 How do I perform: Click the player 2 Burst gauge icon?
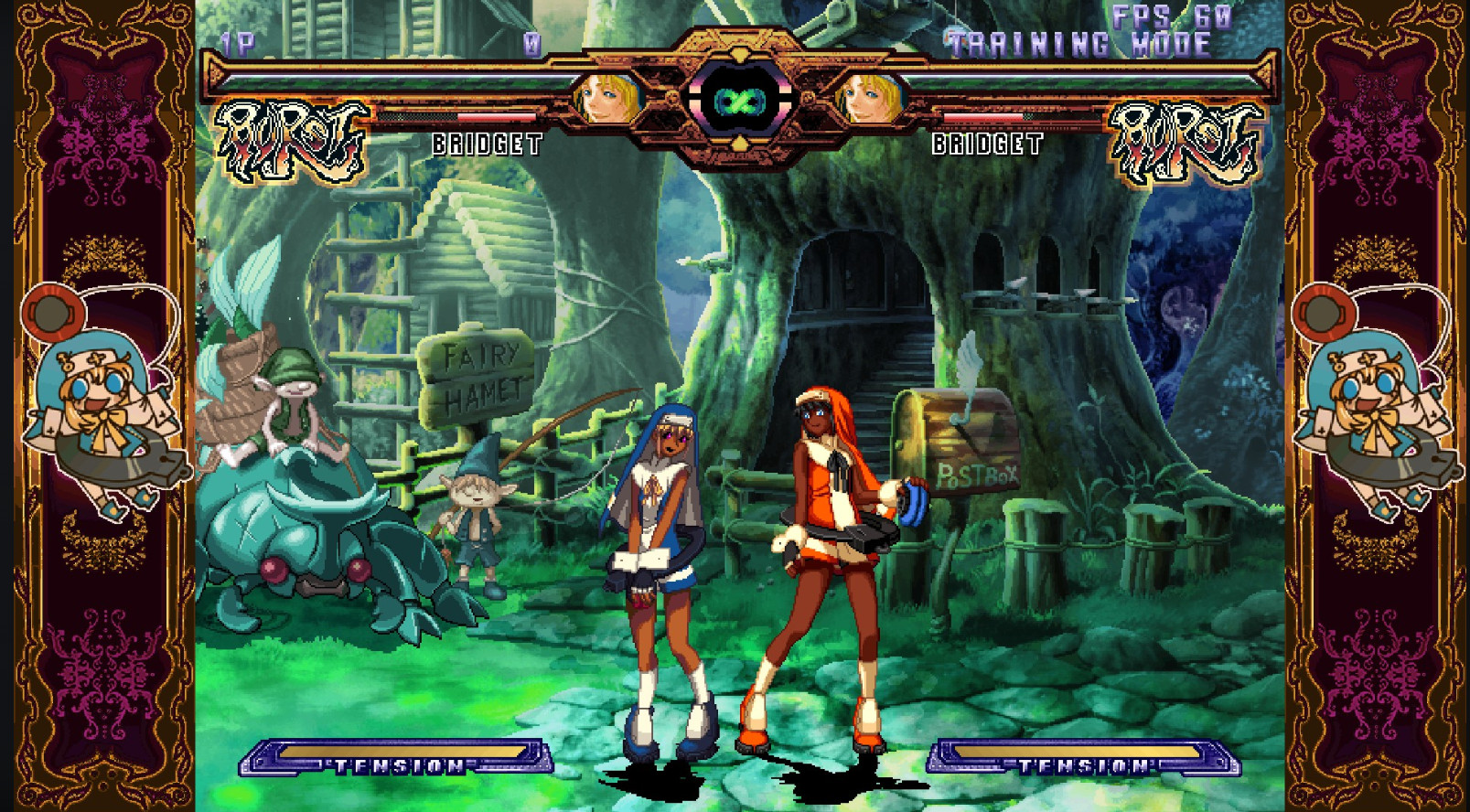coord(1185,137)
